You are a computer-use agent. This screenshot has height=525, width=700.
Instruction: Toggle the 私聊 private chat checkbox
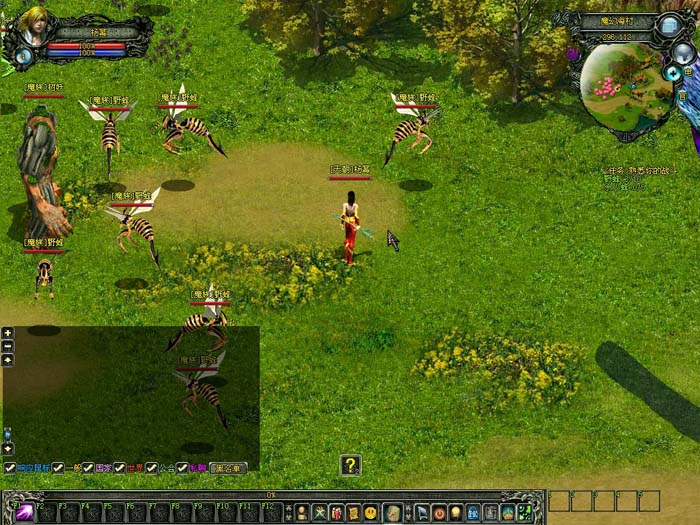[x=183, y=467]
